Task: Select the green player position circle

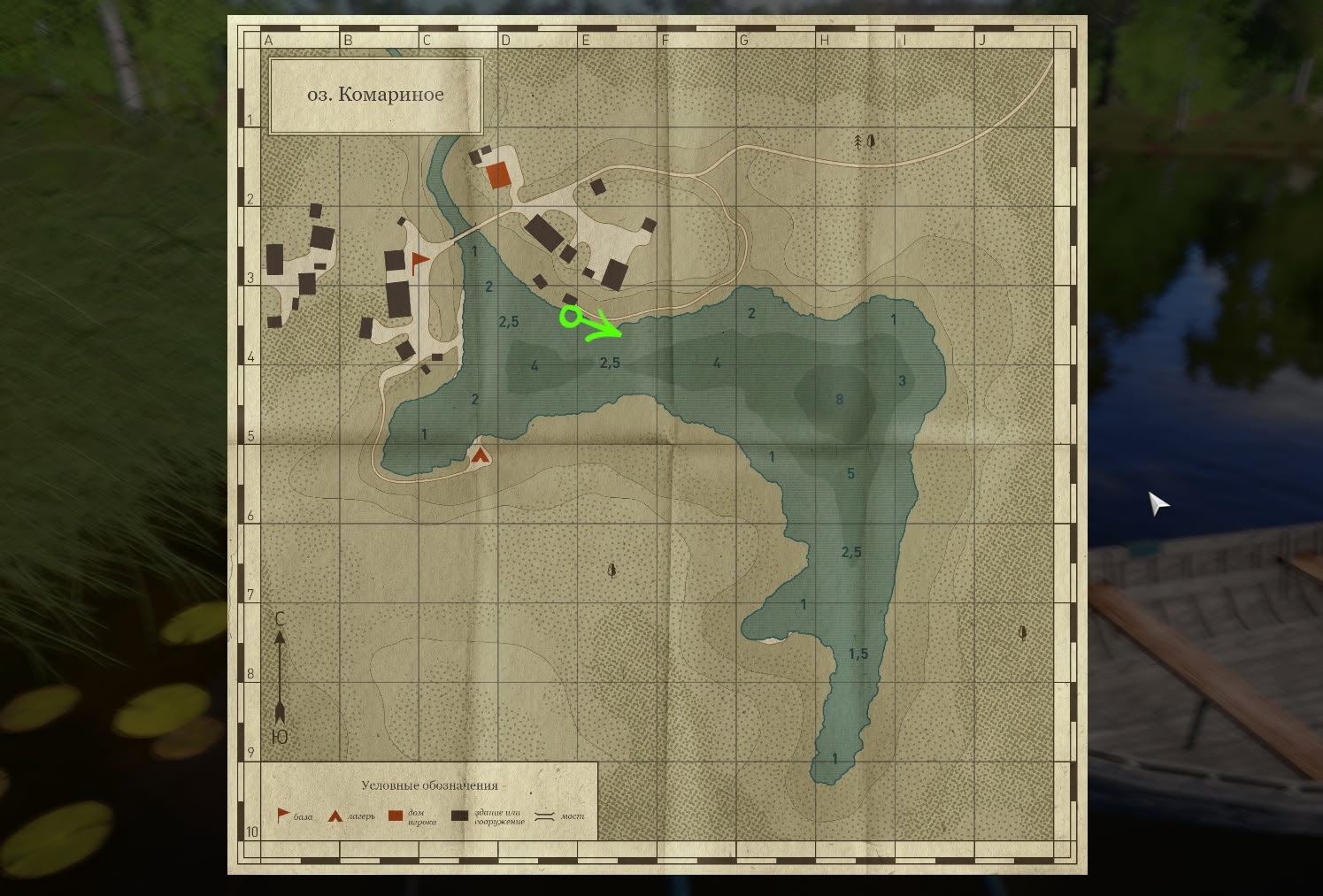Action: 571,316
